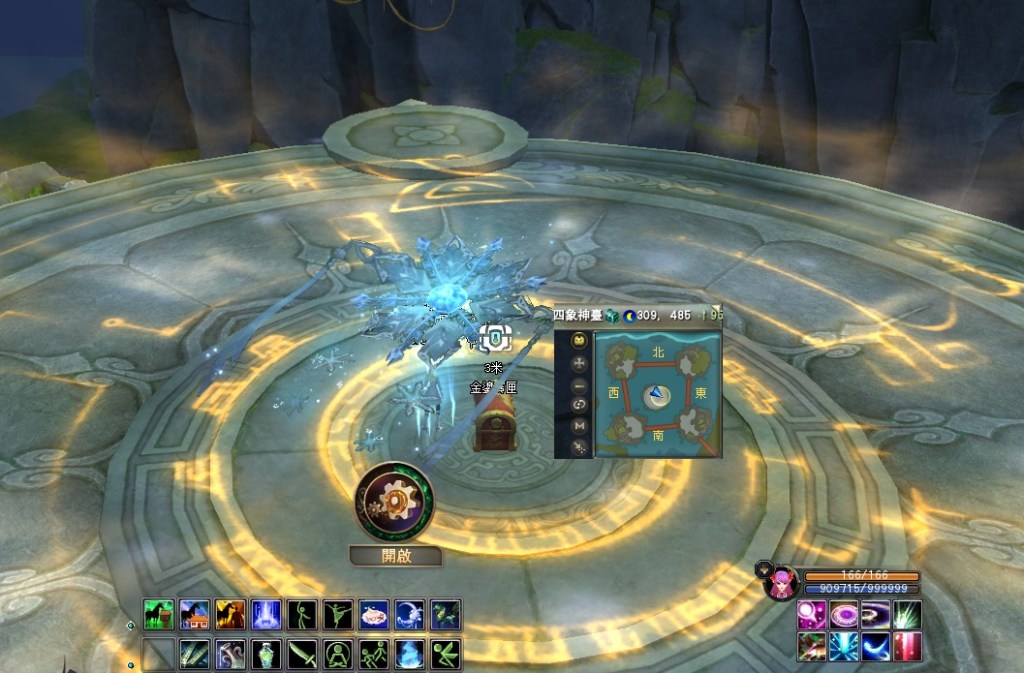Click the 開啟 open button
This screenshot has width=1024, height=673.
click(x=396, y=556)
